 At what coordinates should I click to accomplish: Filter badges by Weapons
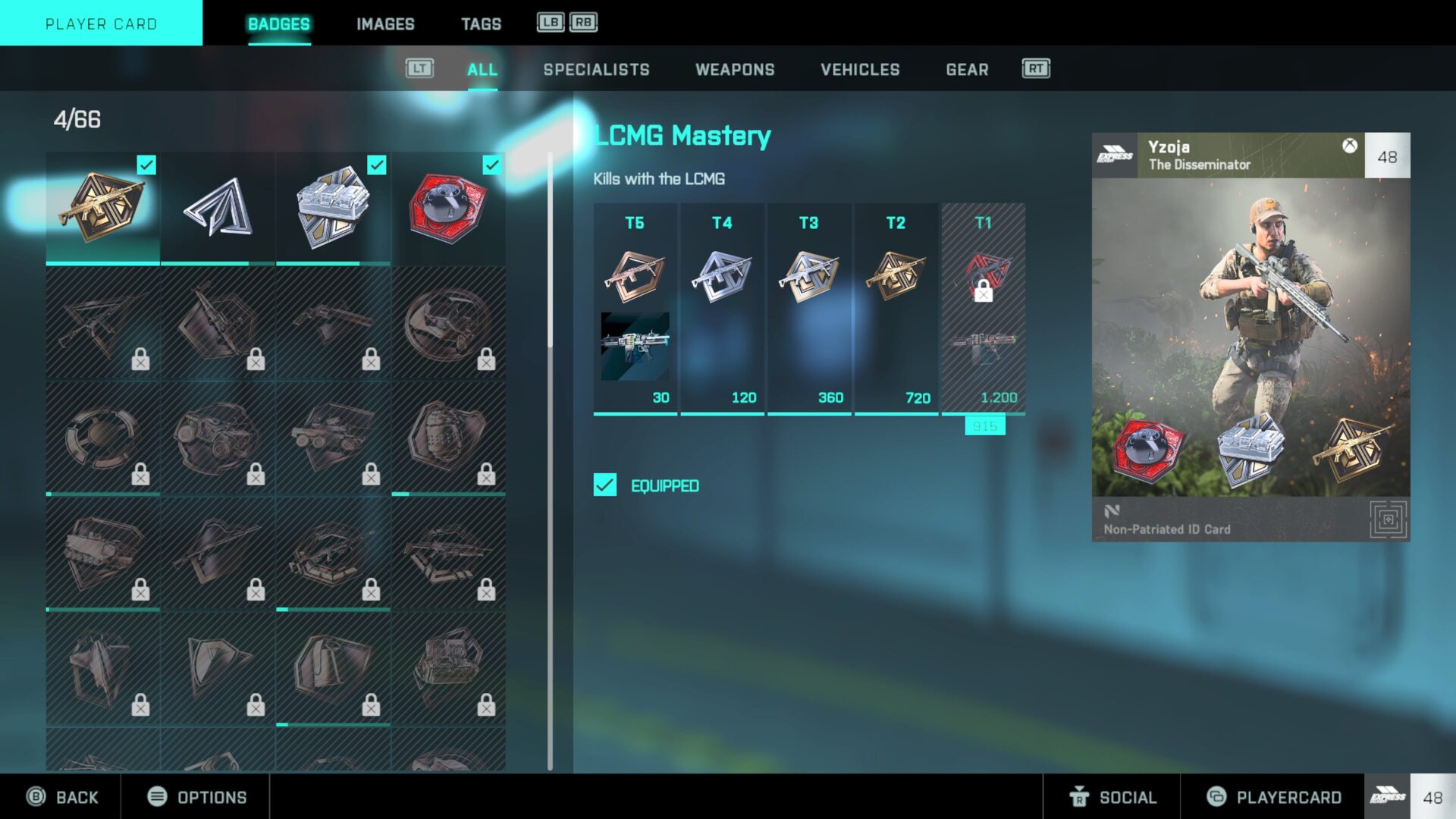pos(735,70)
